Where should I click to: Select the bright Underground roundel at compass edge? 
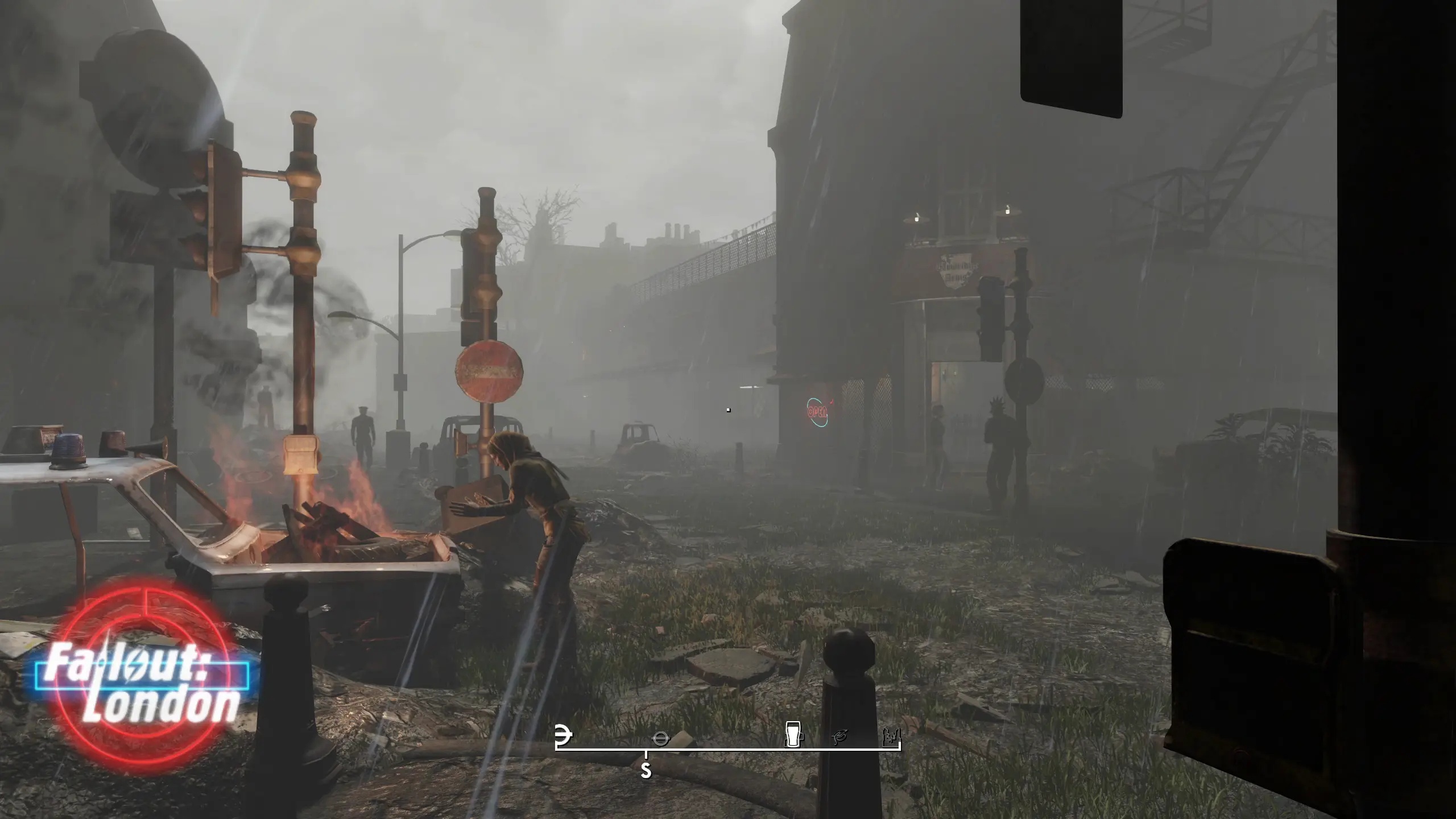(563, 735)
